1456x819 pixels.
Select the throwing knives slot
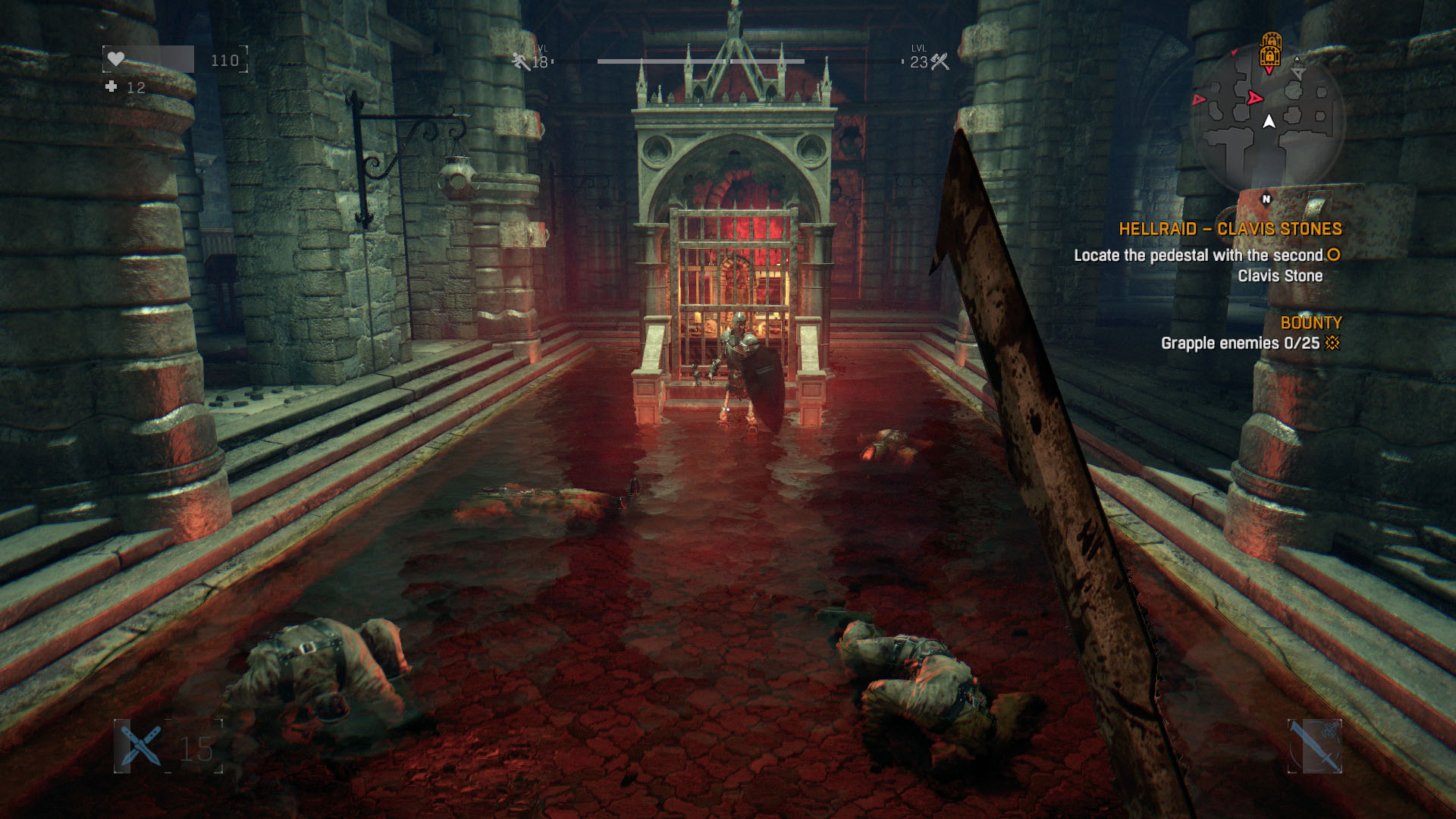[141, 746]
